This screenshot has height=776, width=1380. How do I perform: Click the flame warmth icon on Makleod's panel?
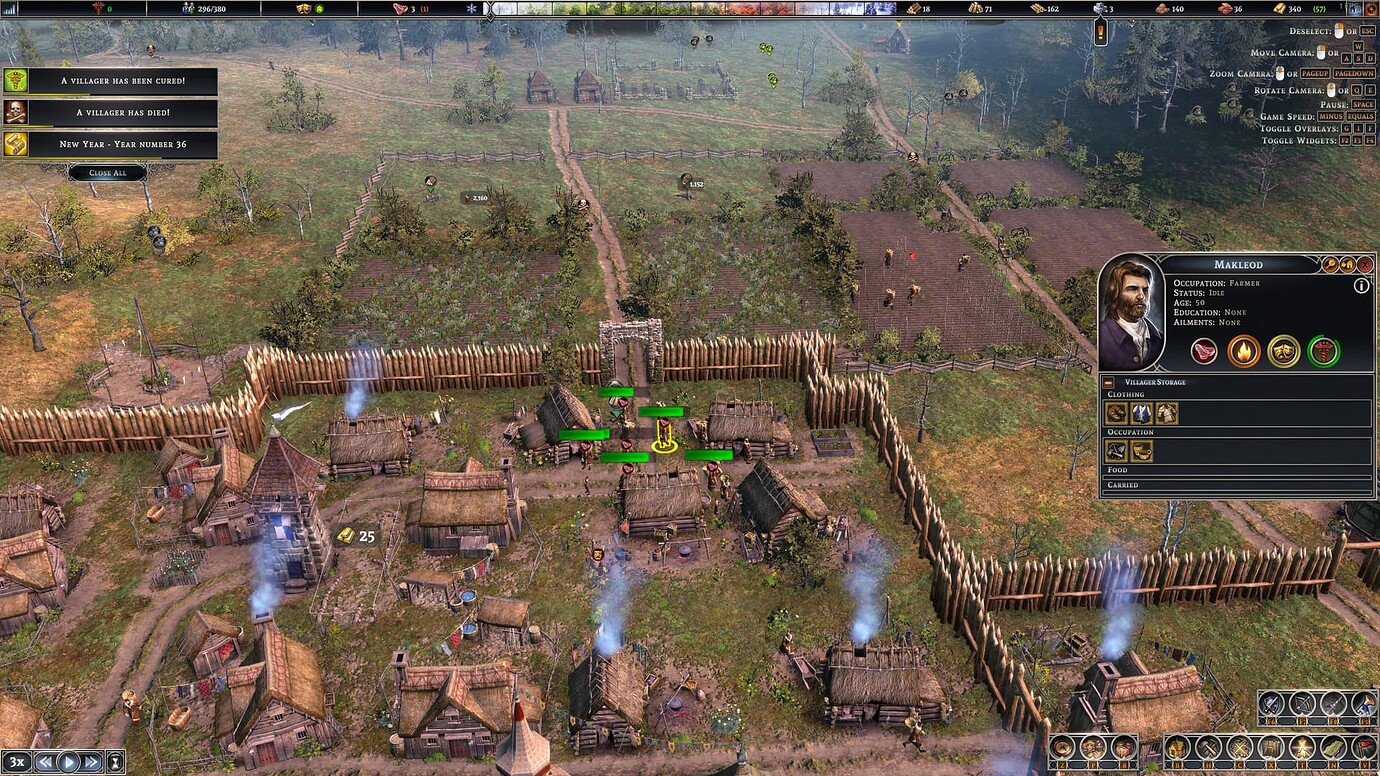pos(1243,351)
